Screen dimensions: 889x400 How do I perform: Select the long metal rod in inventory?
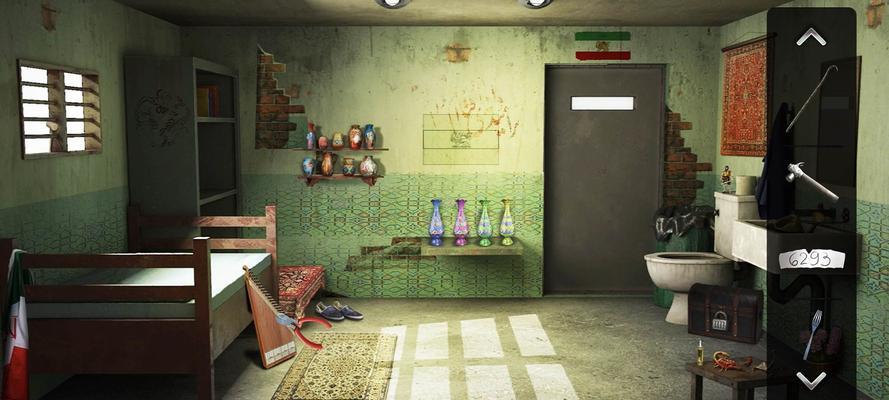[x=810, y=98]
